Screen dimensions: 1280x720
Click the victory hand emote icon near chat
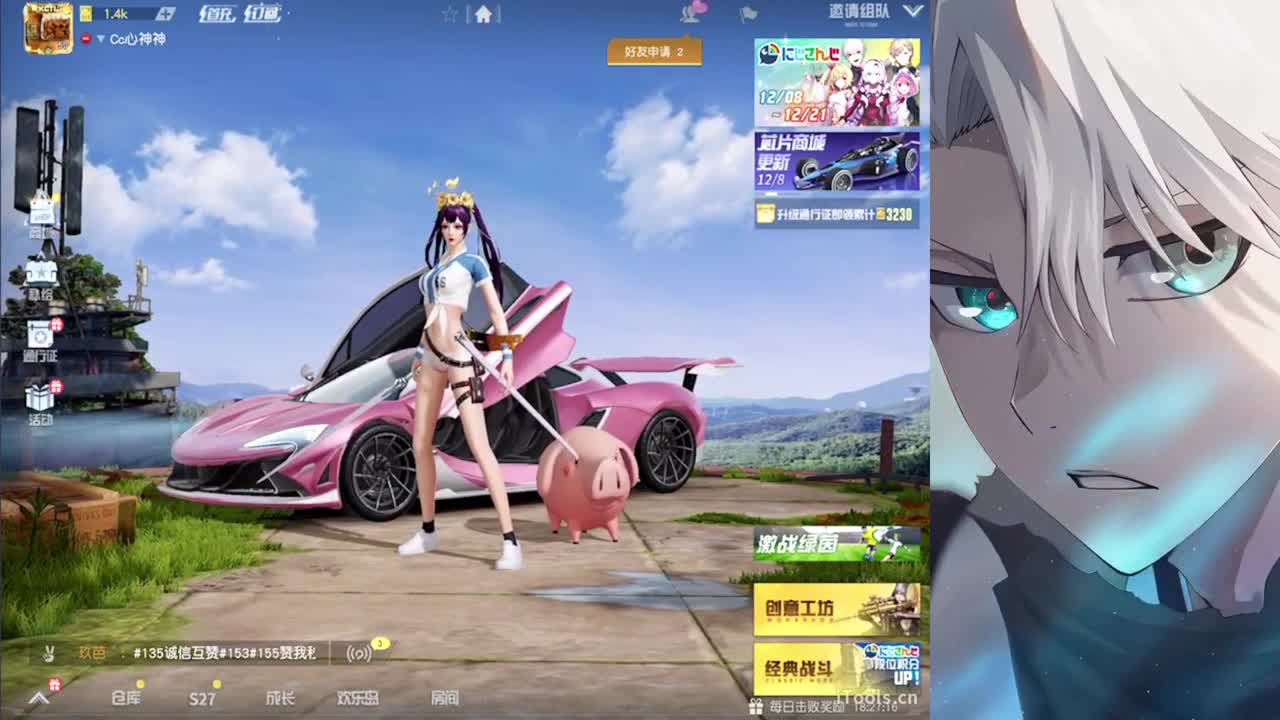coord(49,655)
